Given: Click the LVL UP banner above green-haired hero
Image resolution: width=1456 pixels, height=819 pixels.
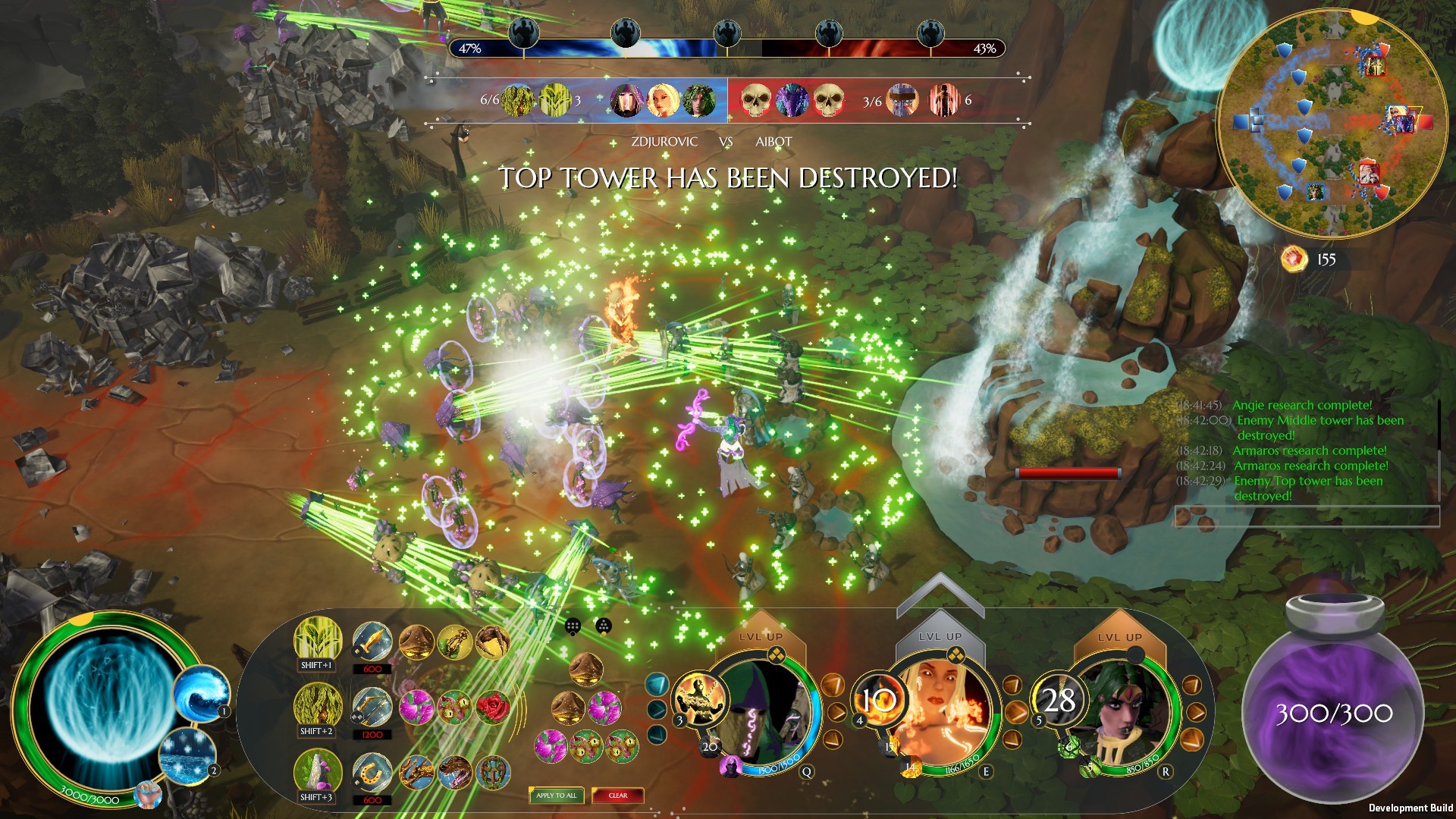Looking at the screenshot, I should pos(1119,635).
